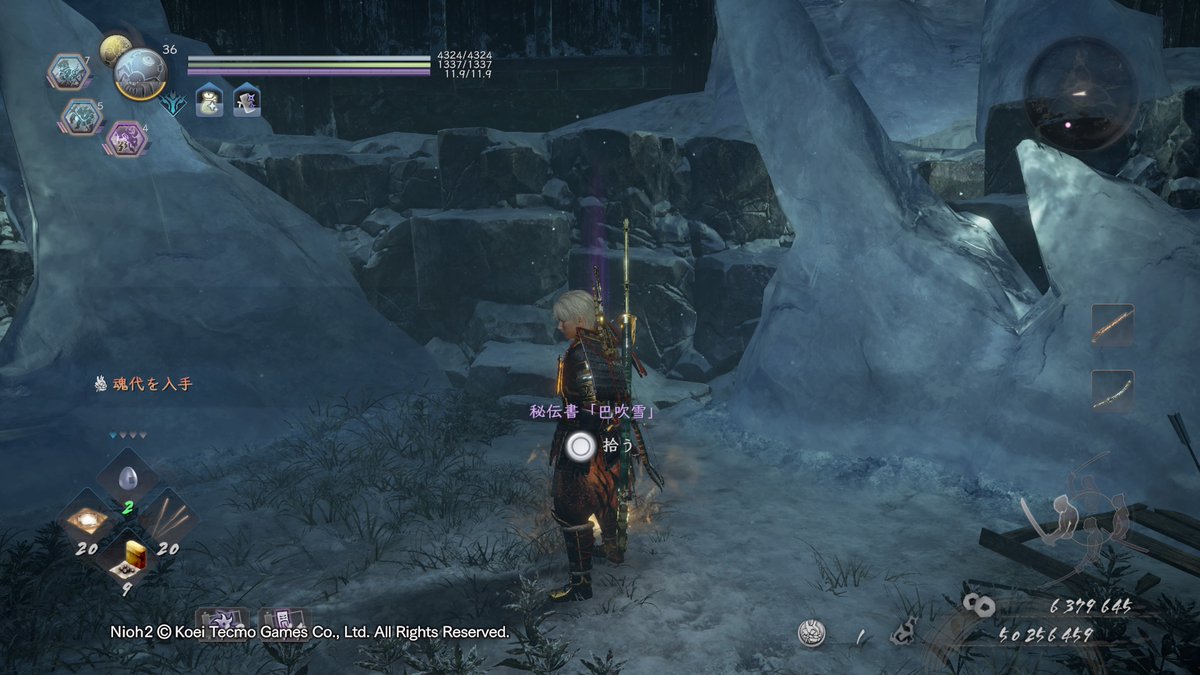This screenshot has height=675, width=1200.
Task: Inspect the sack with sparkle buff icon
Action: coord(209,100)
